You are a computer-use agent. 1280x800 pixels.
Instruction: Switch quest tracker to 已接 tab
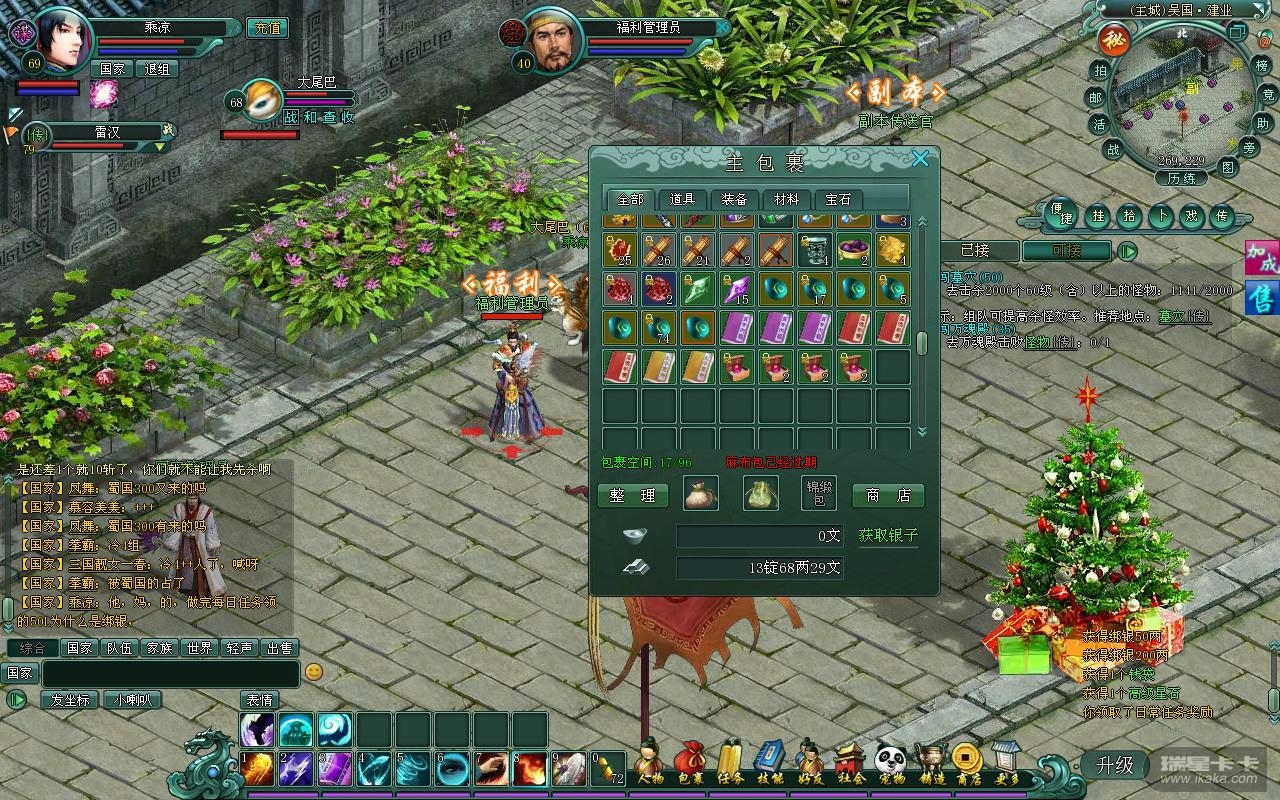click(x=974, y=251)
